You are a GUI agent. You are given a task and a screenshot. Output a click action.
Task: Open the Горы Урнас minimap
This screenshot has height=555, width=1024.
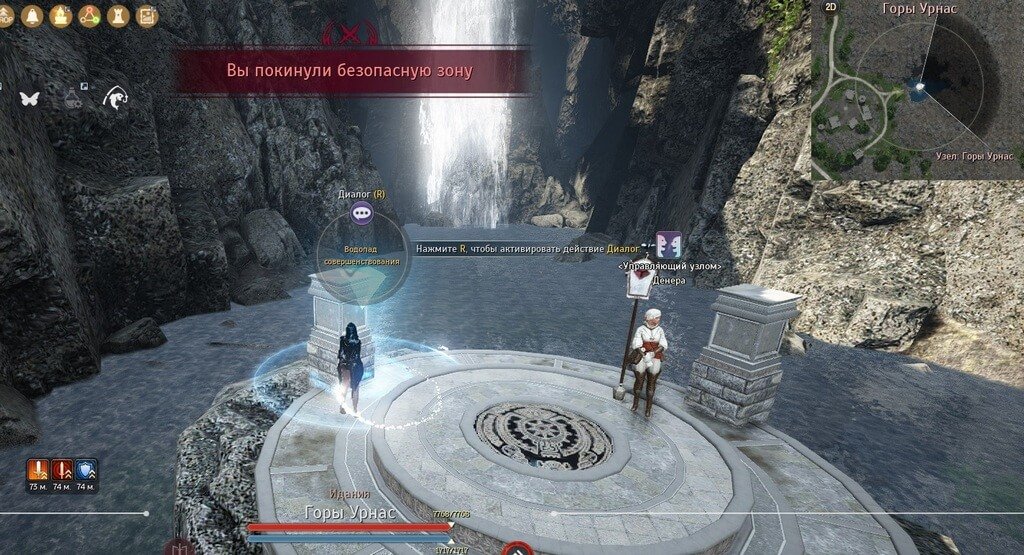tap(917, 93)
